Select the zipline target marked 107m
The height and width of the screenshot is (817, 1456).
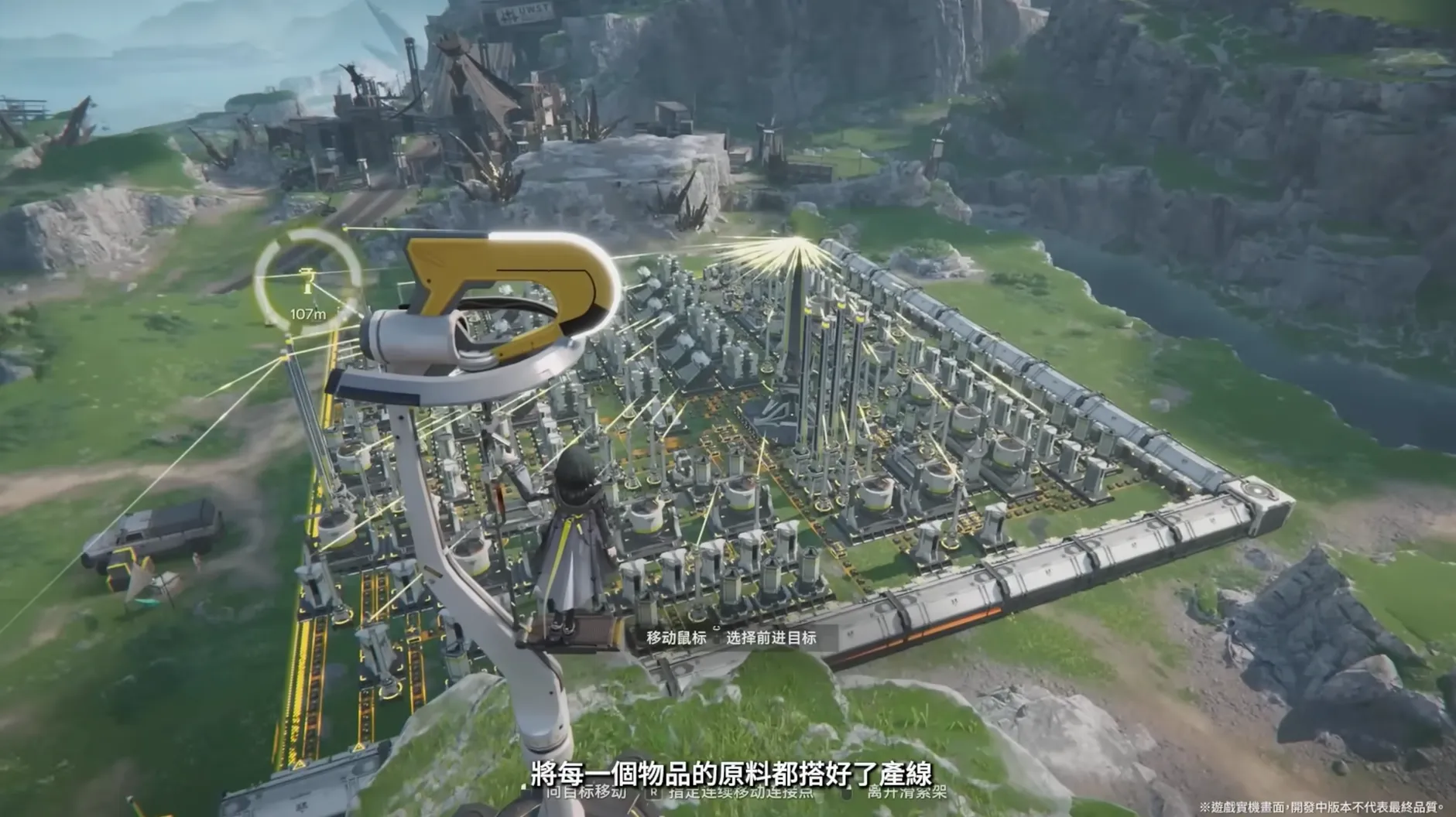click(x=307, y=283)
